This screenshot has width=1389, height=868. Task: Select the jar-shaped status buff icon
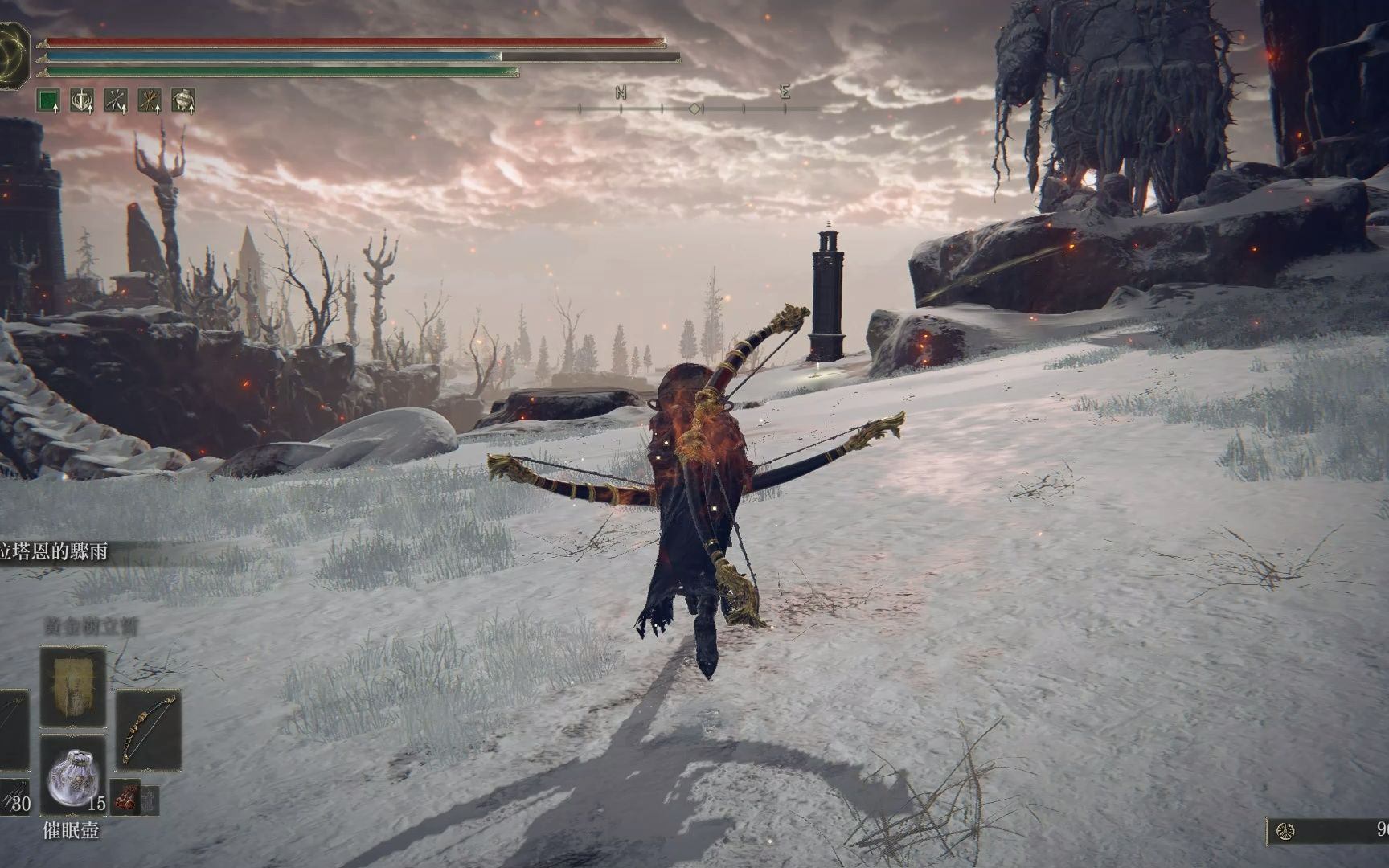tap(183, 100)
